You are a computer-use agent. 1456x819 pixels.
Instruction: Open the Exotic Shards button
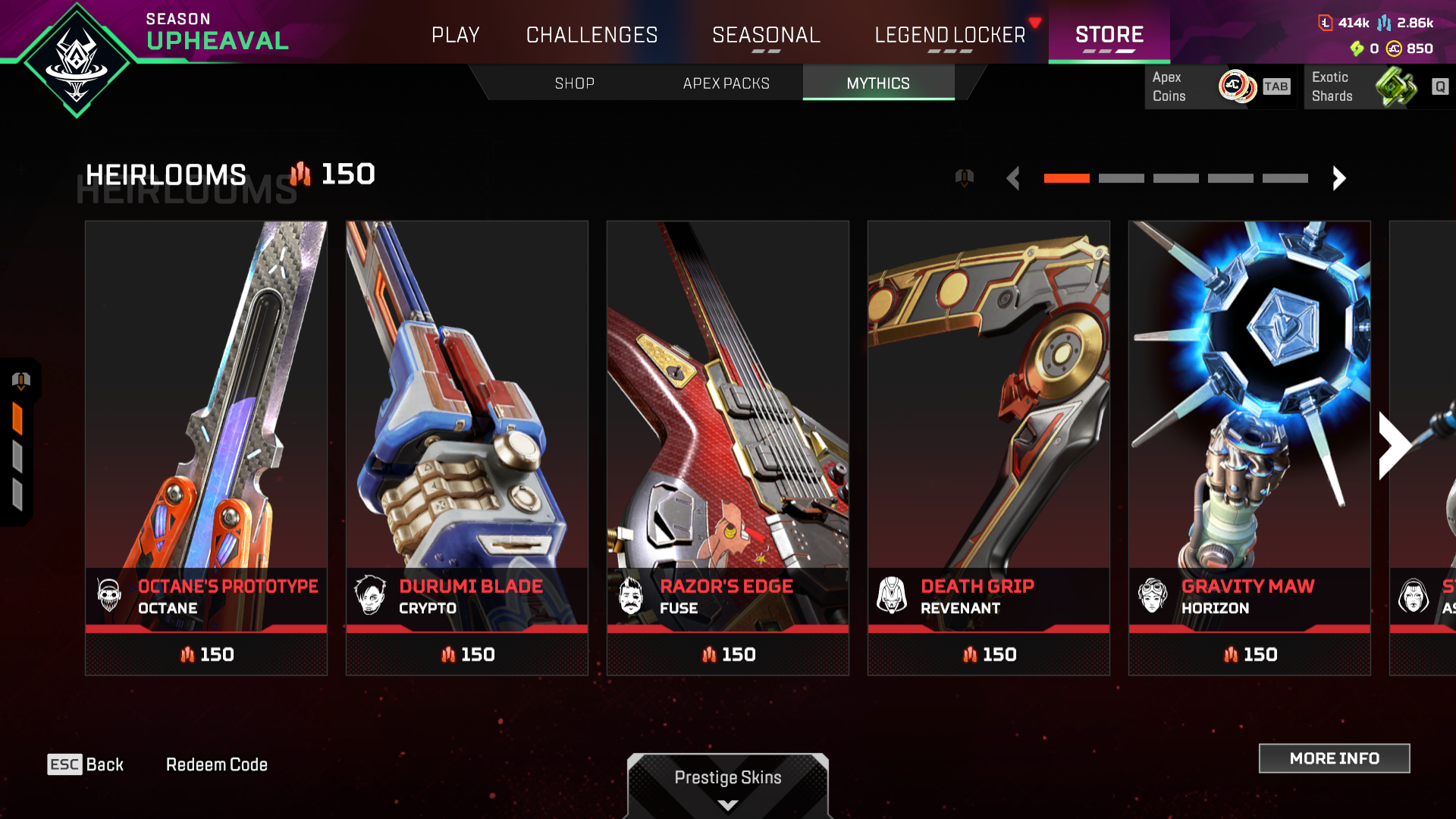(x=1377, y=86)
